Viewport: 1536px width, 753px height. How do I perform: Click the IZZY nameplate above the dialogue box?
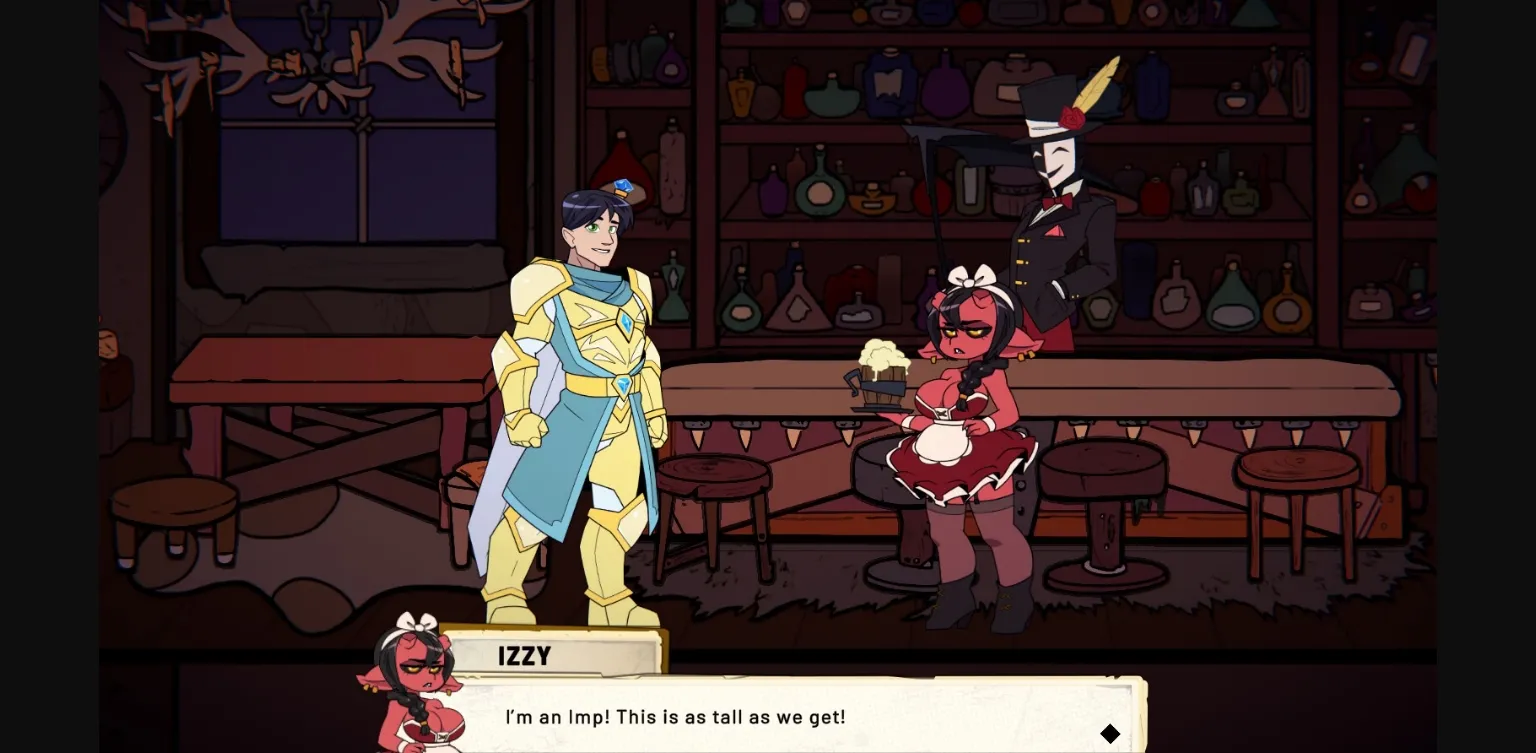pyautogui.click(x=525, y=656)
